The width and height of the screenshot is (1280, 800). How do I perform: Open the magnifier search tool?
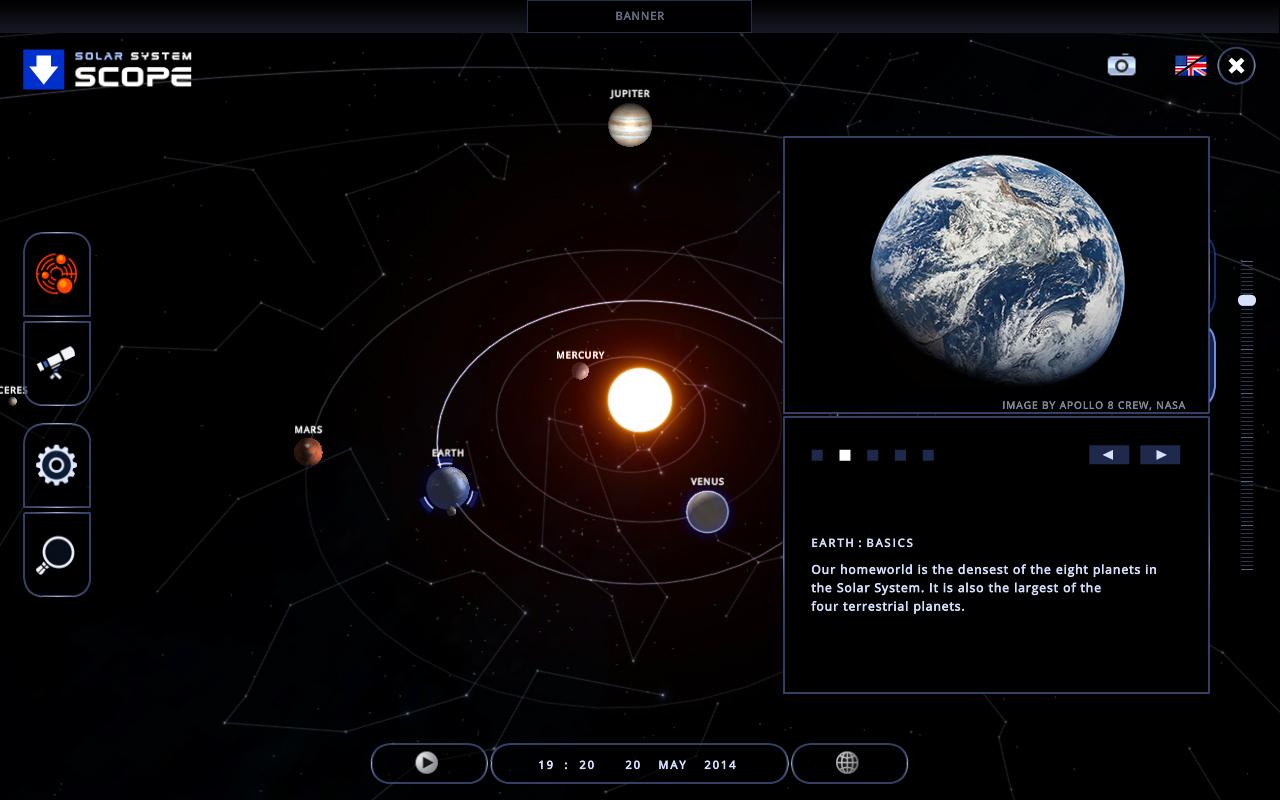tap(57, 554)
